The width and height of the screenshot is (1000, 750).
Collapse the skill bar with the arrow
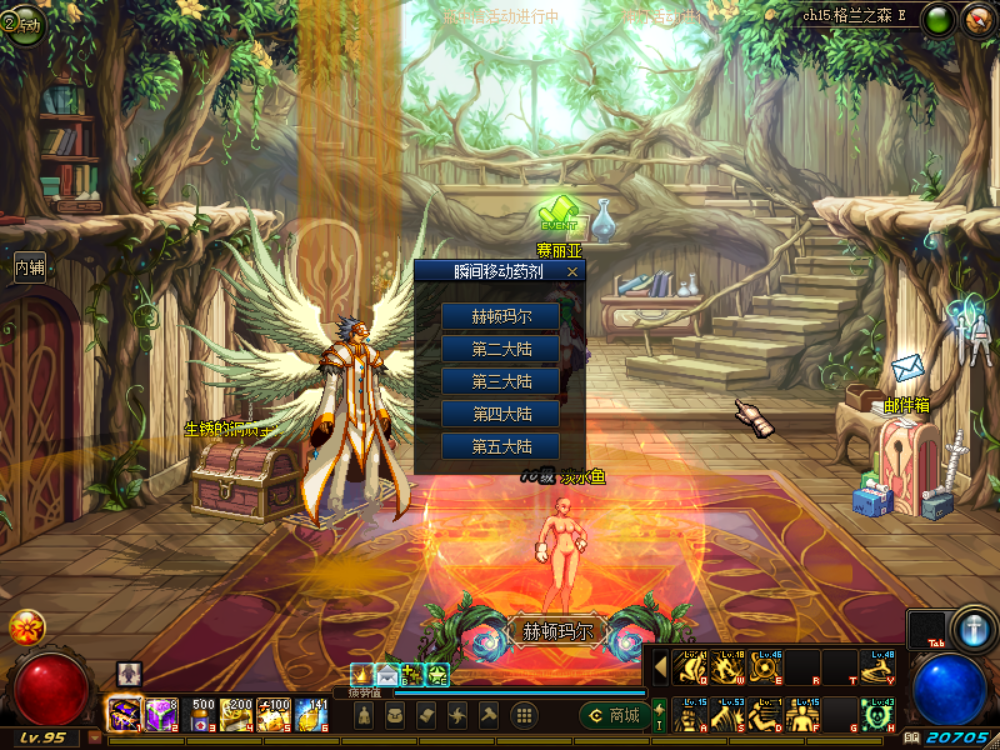click(660, 667)
